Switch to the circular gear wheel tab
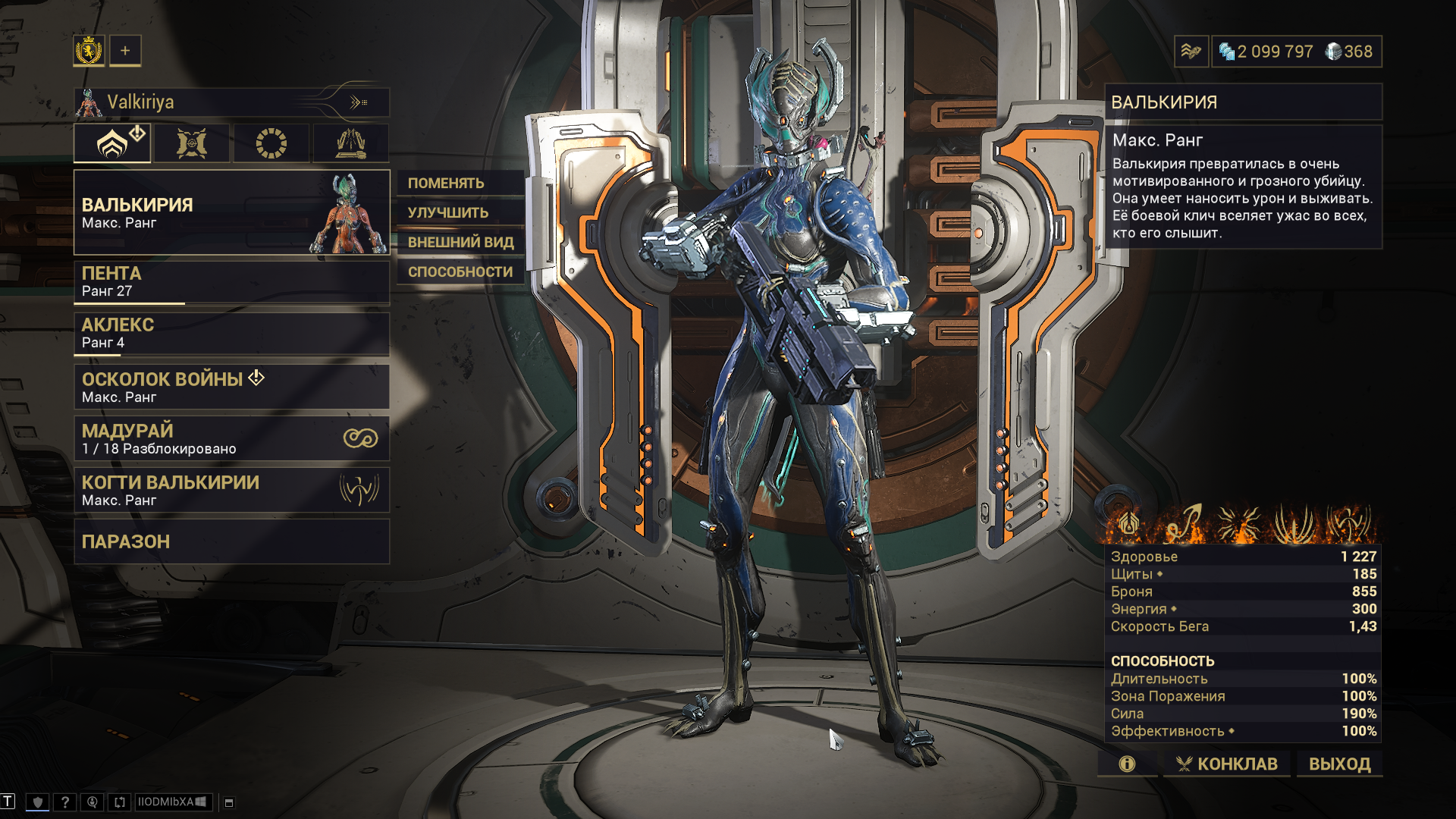The height and width of the screenshot is (819, 1456). tap(271, 143)
